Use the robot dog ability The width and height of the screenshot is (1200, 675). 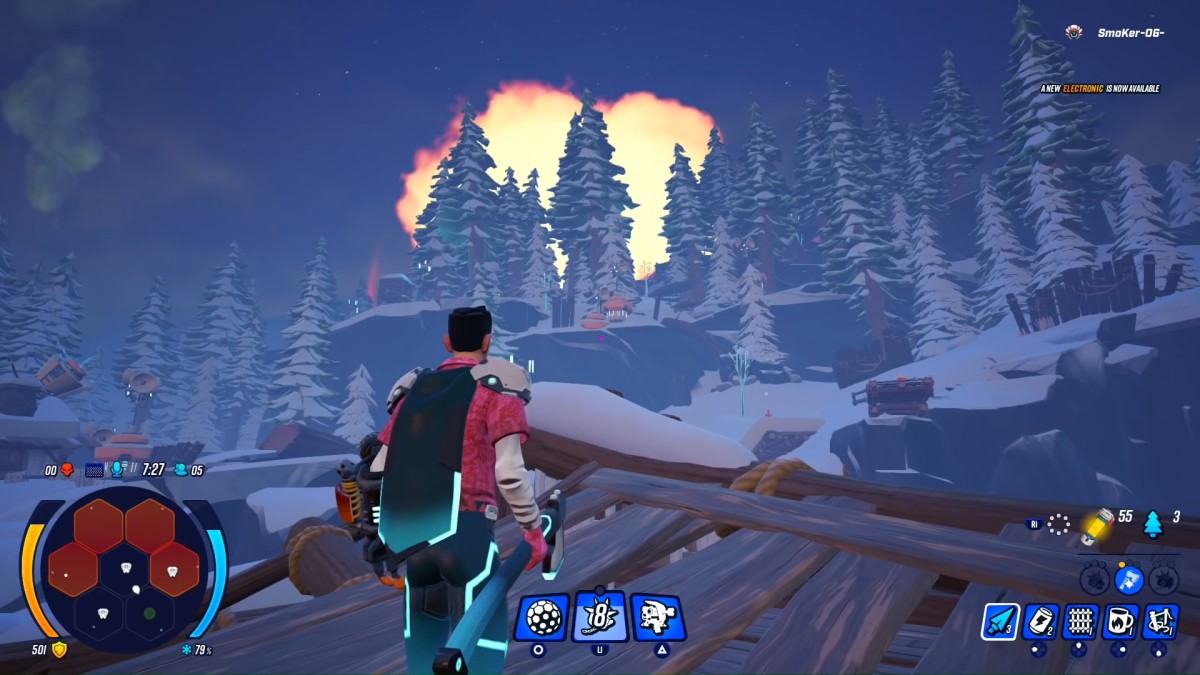[658, 617]
